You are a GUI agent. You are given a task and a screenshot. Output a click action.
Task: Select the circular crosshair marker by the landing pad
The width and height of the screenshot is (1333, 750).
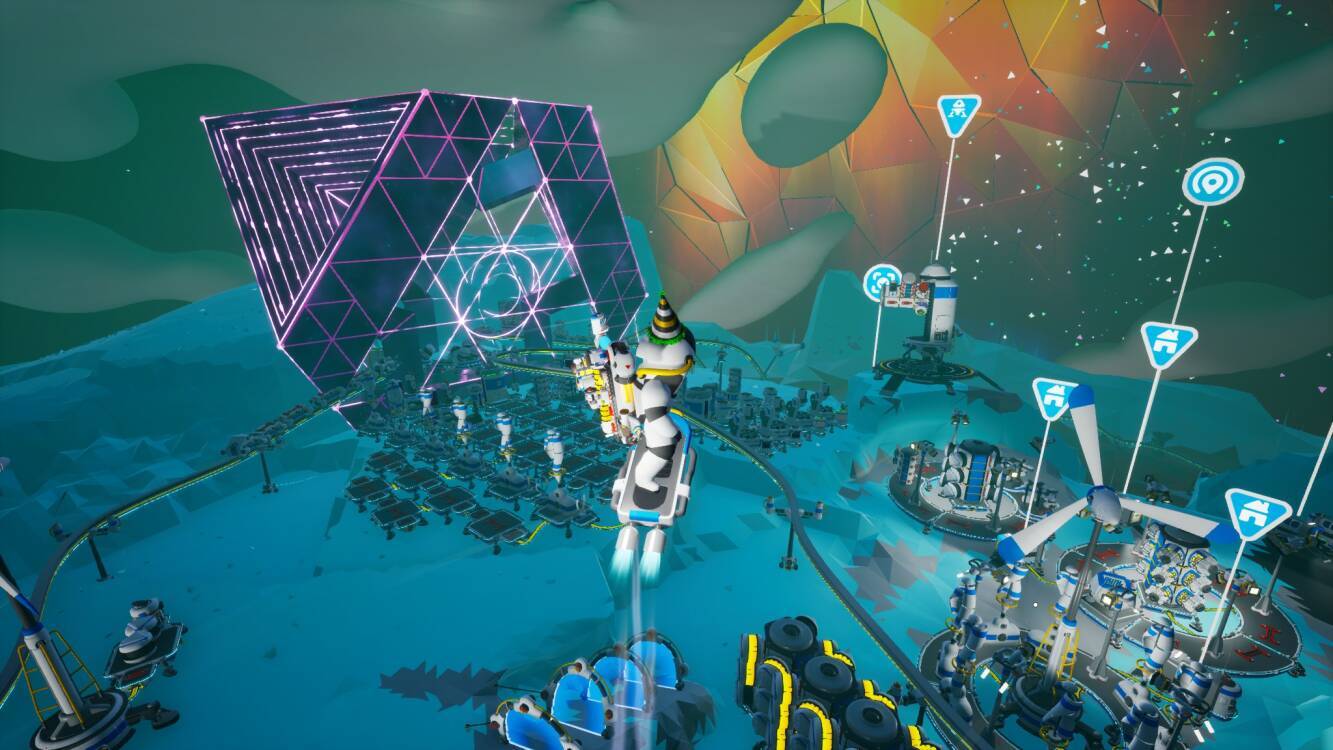click(x=882, y=281)
